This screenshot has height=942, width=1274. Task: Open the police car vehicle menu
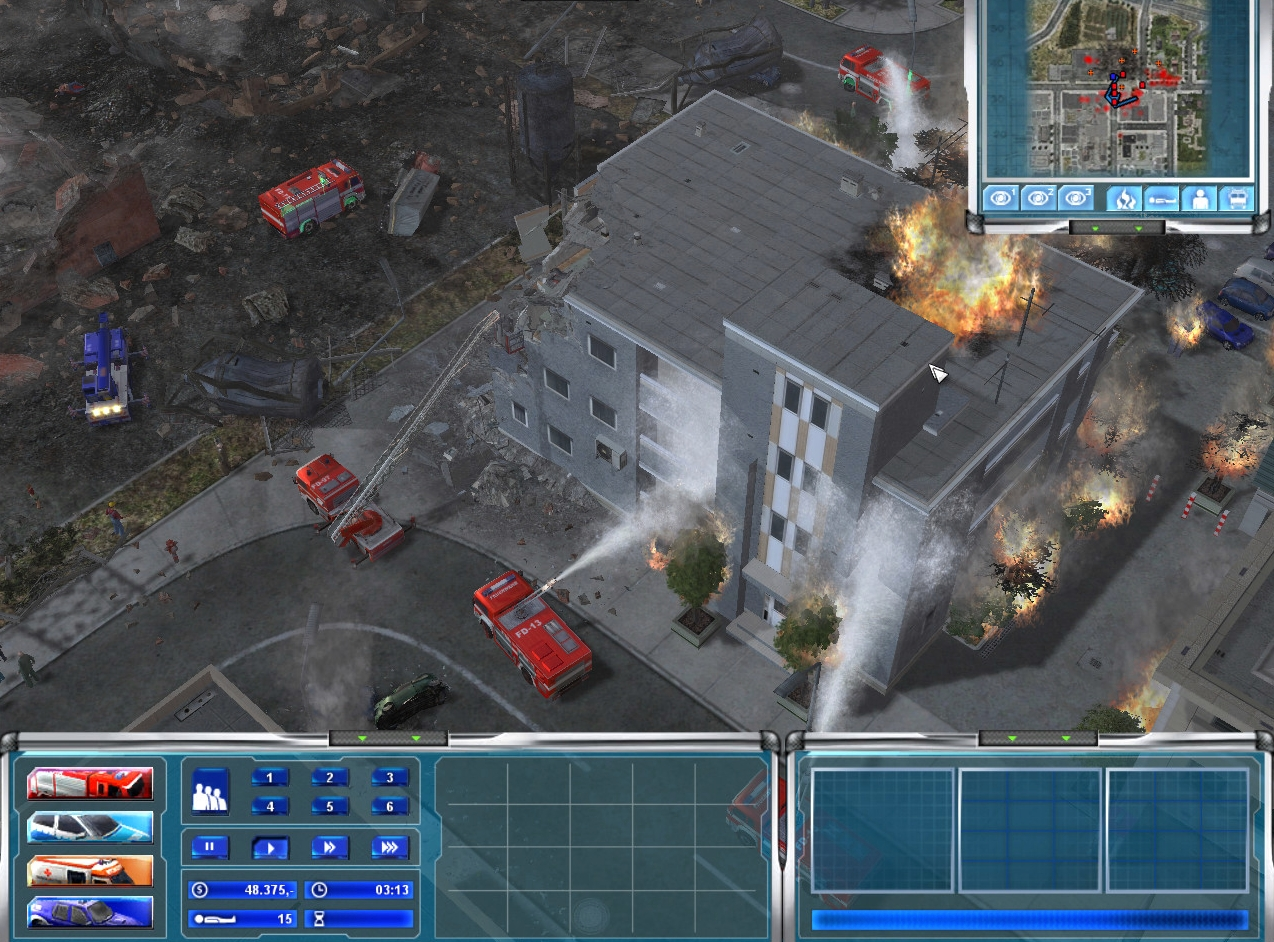click(x=90, y=827)
